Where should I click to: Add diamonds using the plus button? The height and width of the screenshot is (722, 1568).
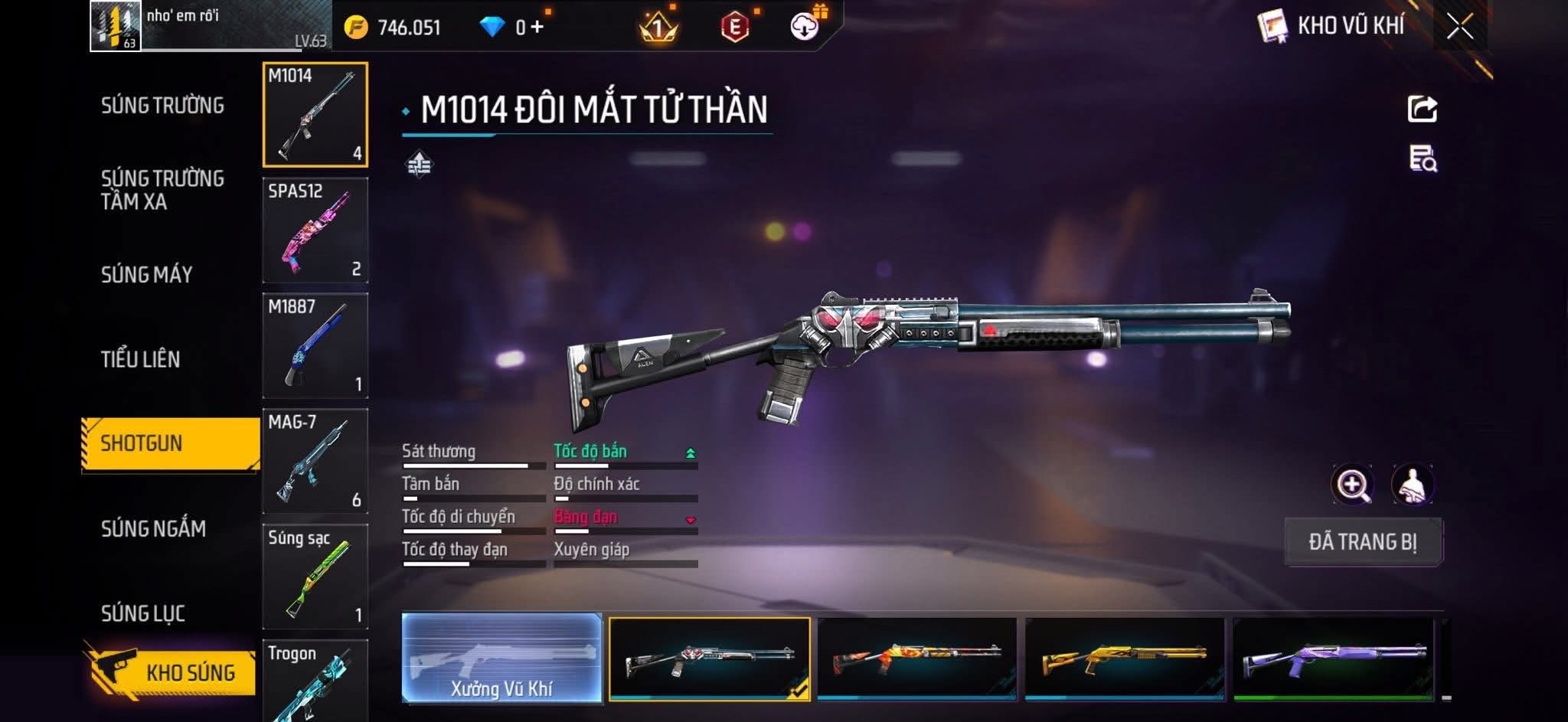pos(537,28)
